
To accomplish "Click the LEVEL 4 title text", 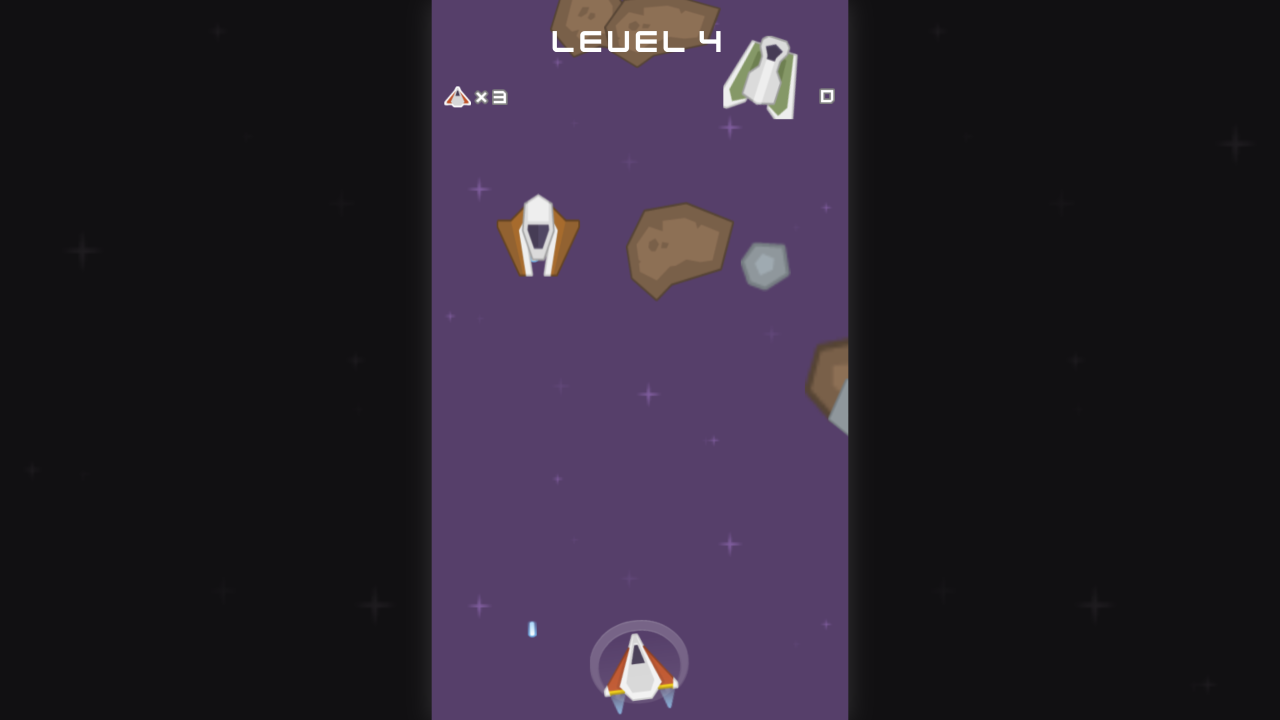I will pos(637,40).
